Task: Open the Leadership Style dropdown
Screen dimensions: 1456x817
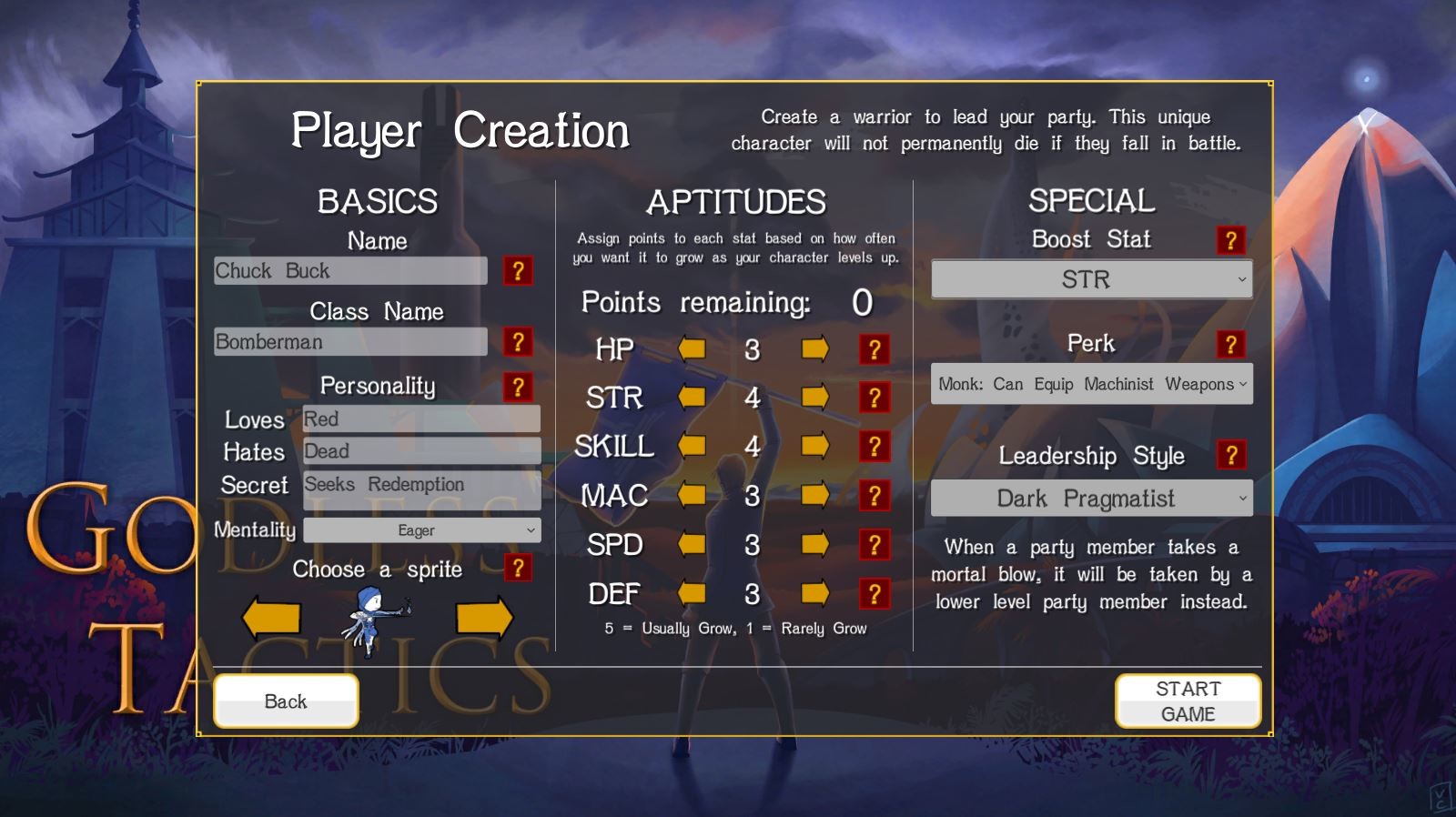Action: pos(1091,498)
